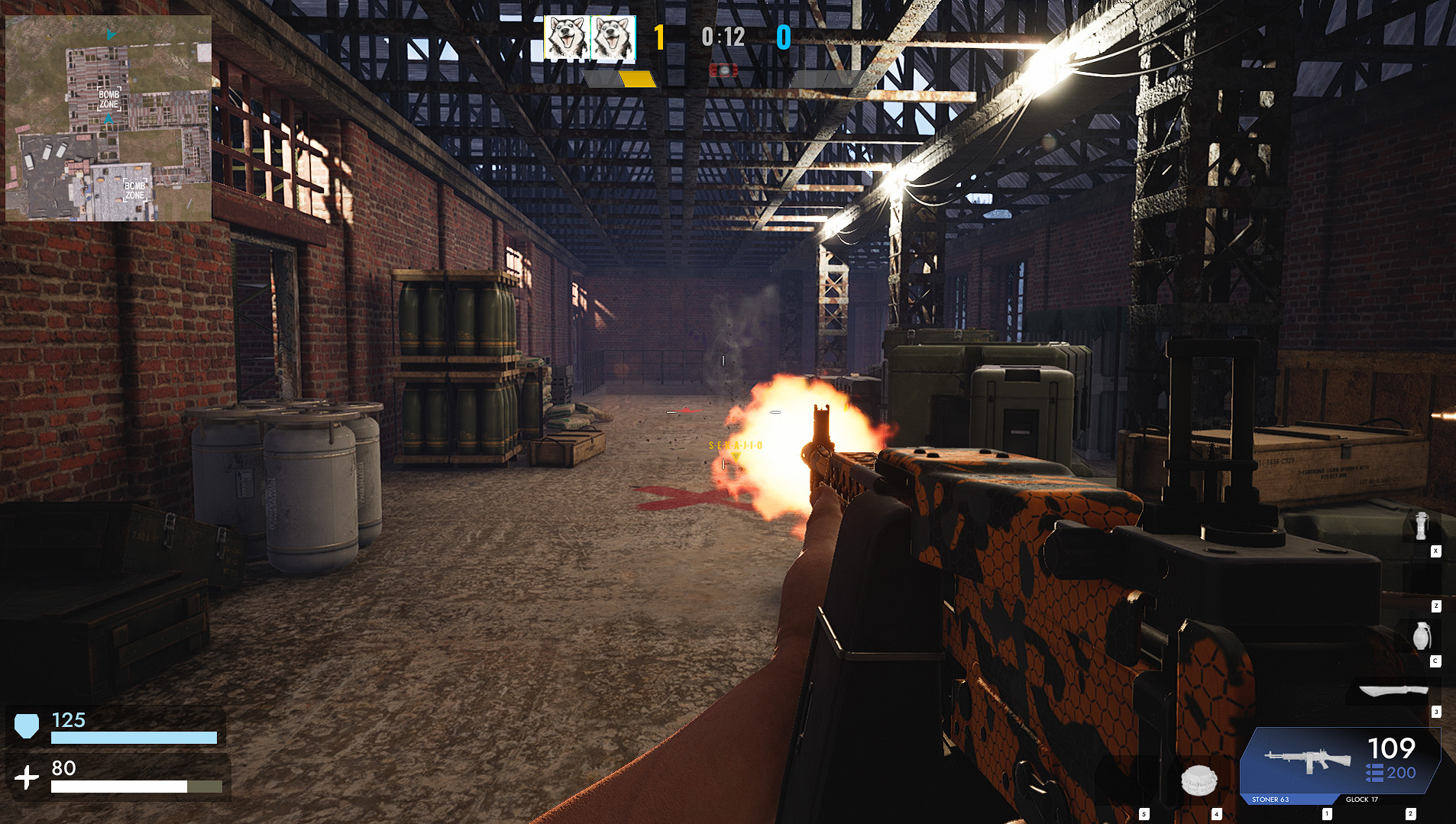Switch to the GLOCK 17 weapon tab
The width and height of the screenshot is (1456, 824).
pyautogui.click(x=1361, y=800)
